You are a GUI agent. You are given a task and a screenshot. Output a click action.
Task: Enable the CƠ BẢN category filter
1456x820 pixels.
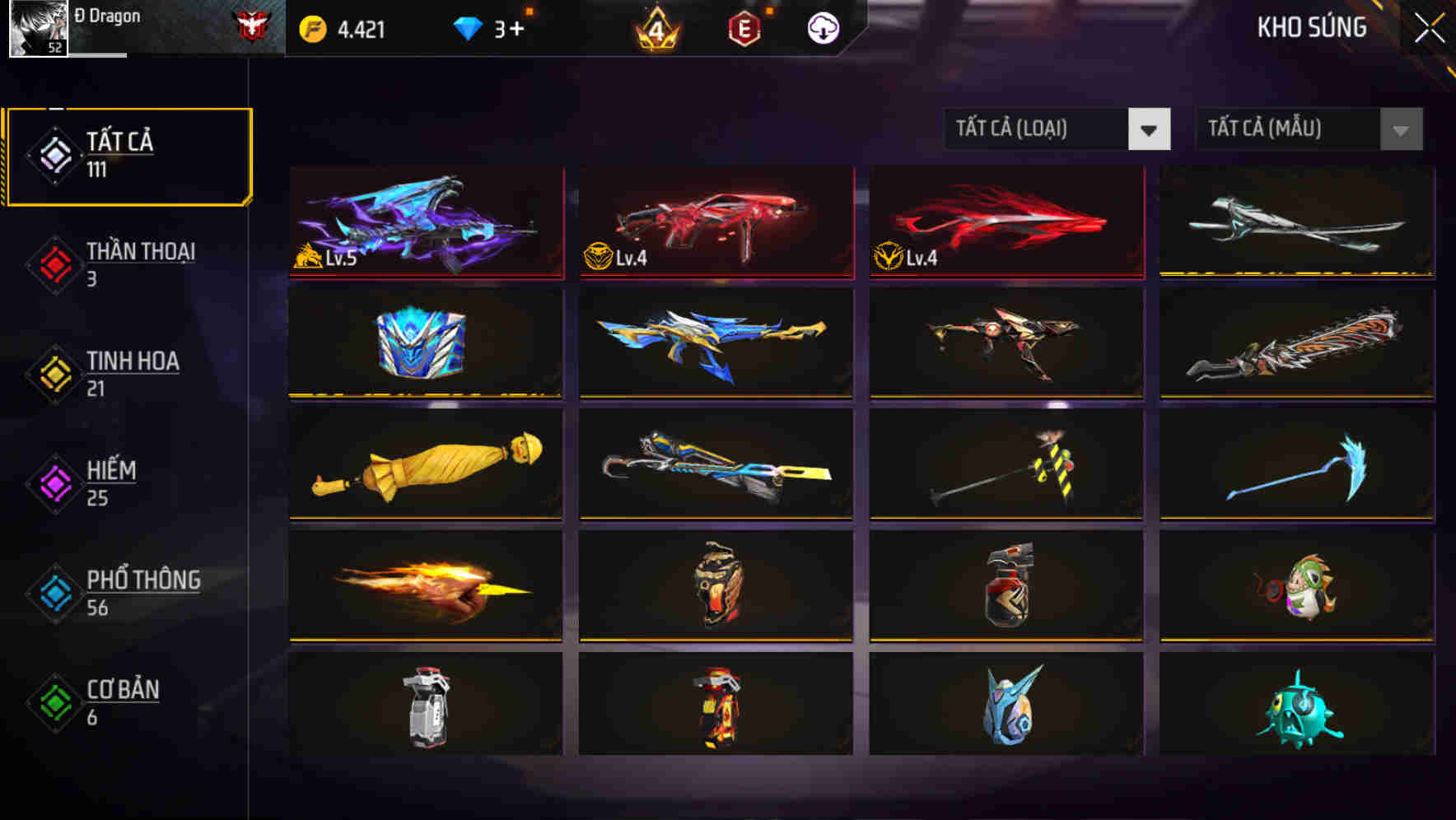tap(54, 702)
